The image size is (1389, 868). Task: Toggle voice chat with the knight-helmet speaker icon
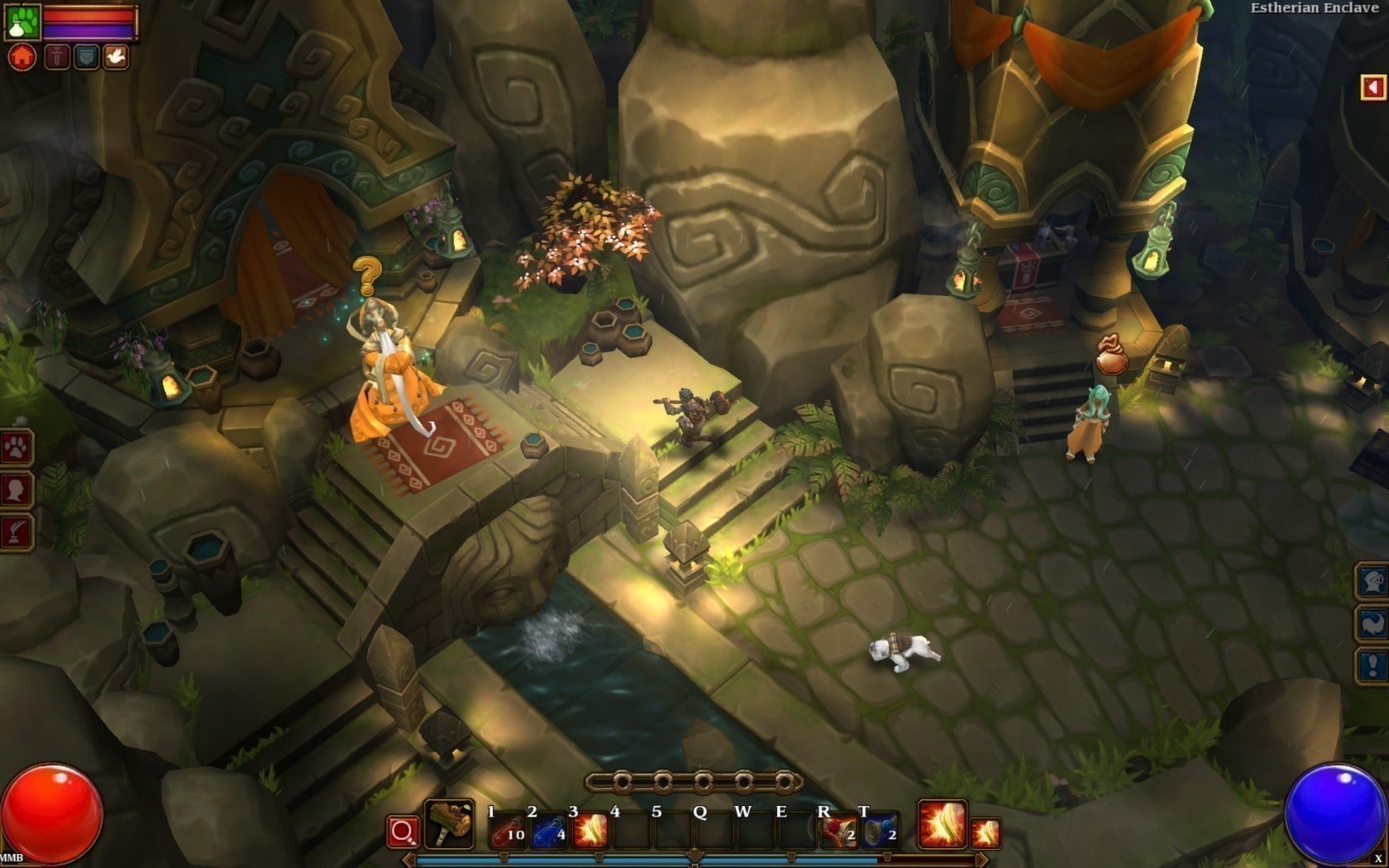(1372, 583)
